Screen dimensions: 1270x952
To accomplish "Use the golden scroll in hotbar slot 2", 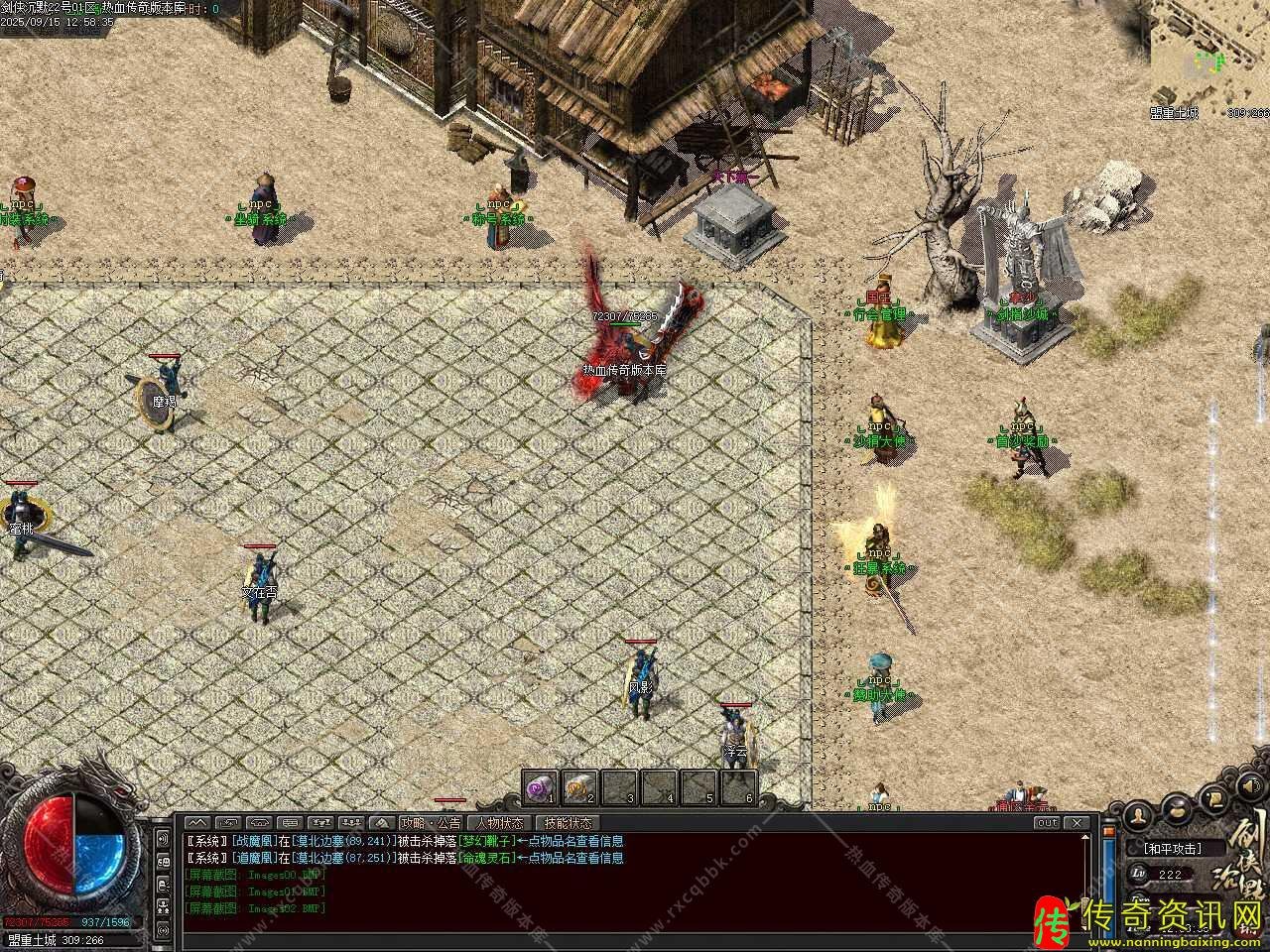I will 578,788.
